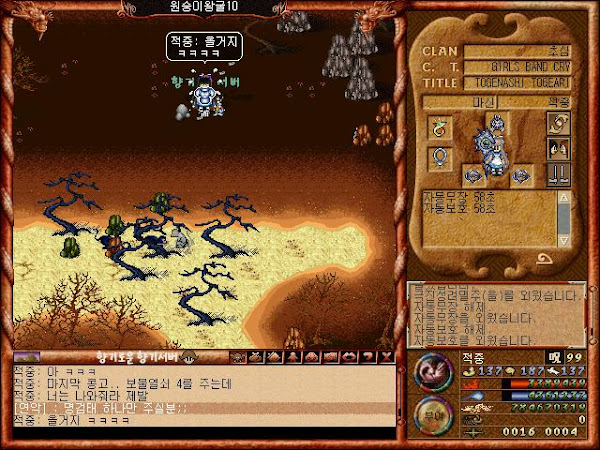600x450 pixels.
Task: Close the chat toolbar with X
Action: click(387, 357)
